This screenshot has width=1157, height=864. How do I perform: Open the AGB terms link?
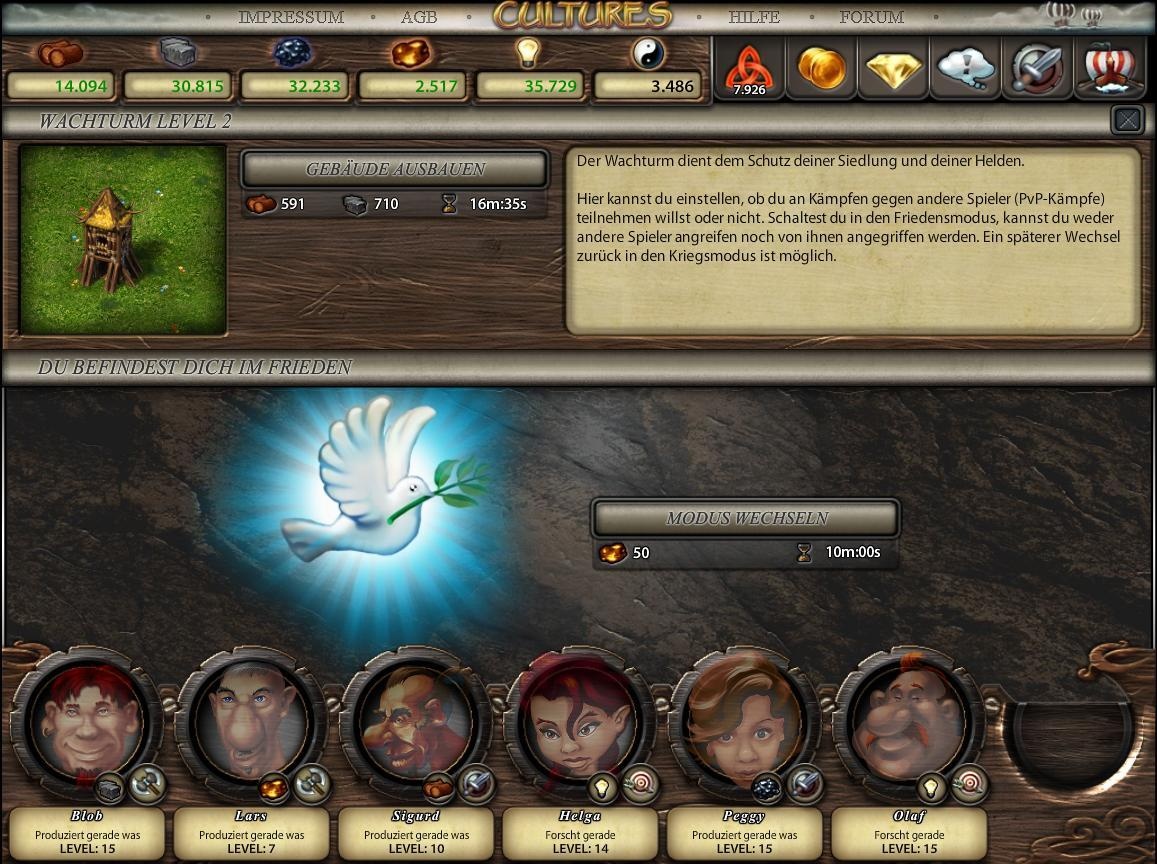(x=418, y=17)
